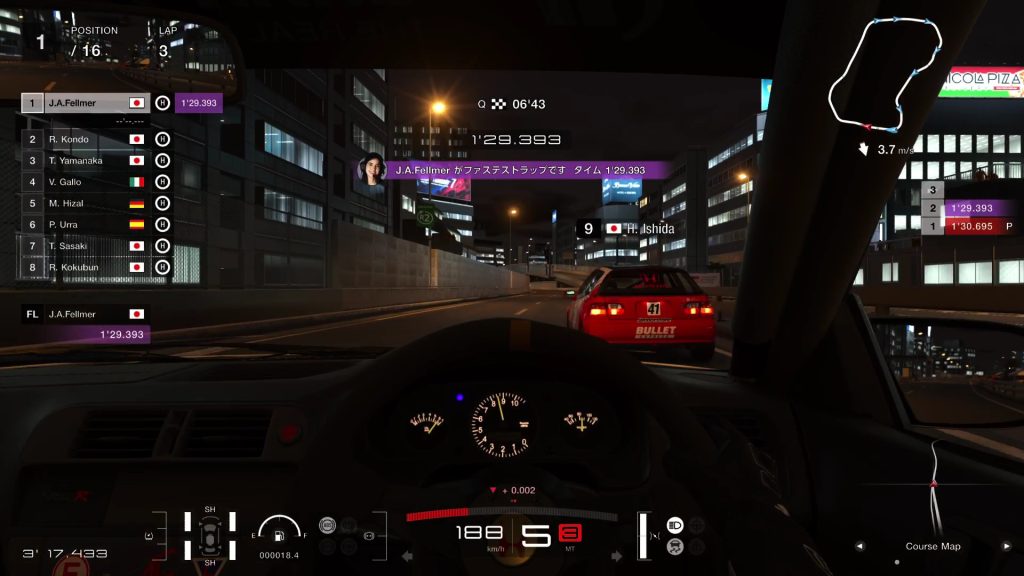The width and height of the screenshot is (1024, 576).
Task: Click the traction control skid icon
Action: pos(675,546)
